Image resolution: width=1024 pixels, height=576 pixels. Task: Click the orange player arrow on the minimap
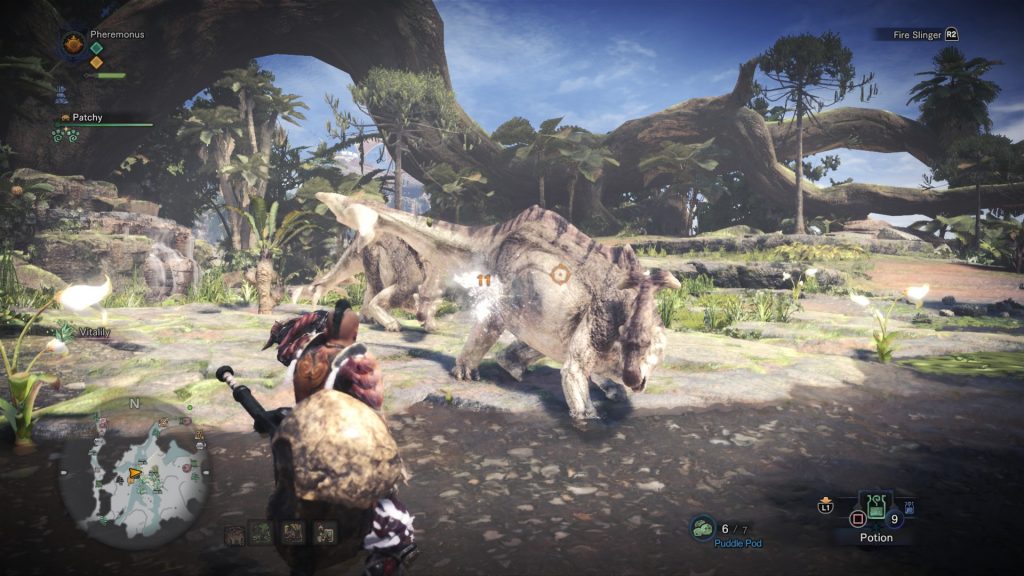[x=134, y=474]
